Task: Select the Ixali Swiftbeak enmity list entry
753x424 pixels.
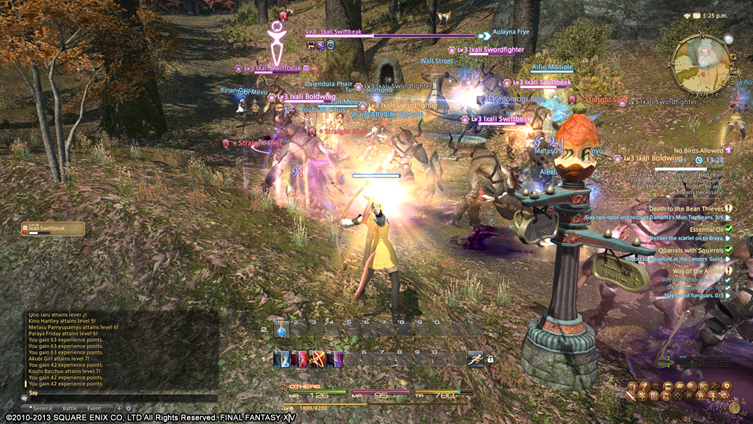Action: click(52, 229)
